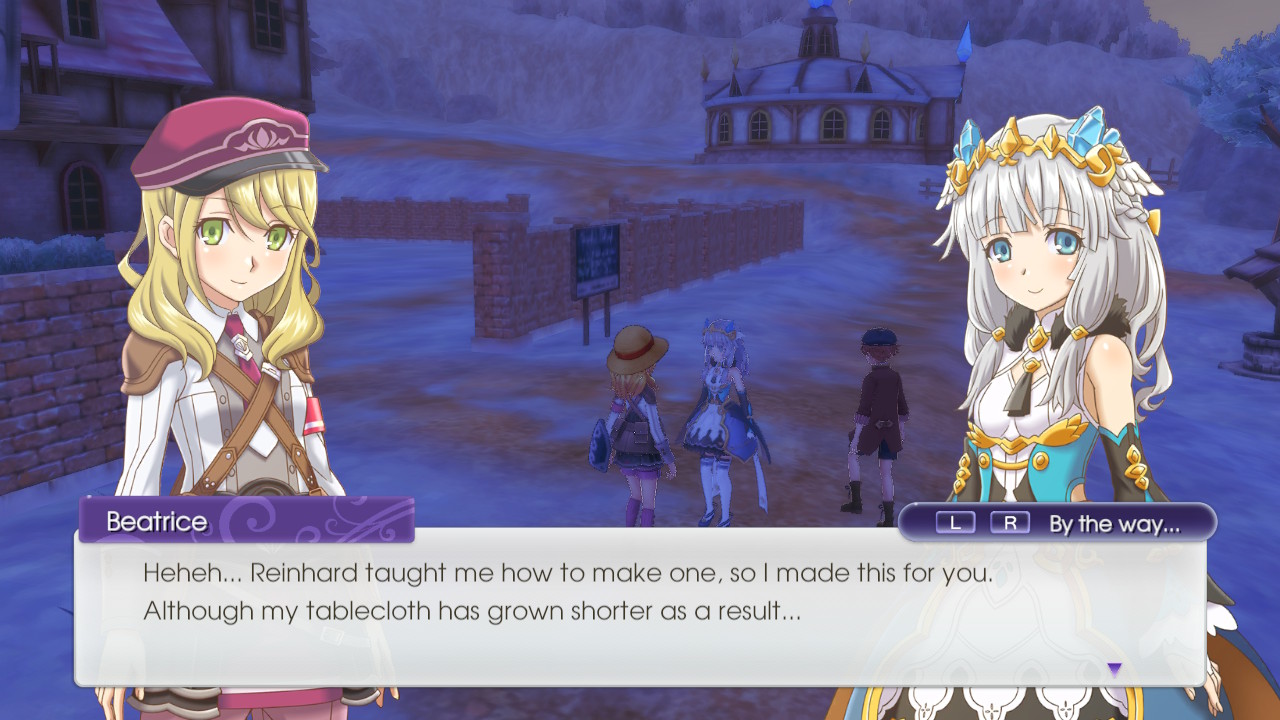This screenshot has height=720, width=1280.
Task: Advance dialogue with the purple arrow indicator
Action: [1114, 669]
